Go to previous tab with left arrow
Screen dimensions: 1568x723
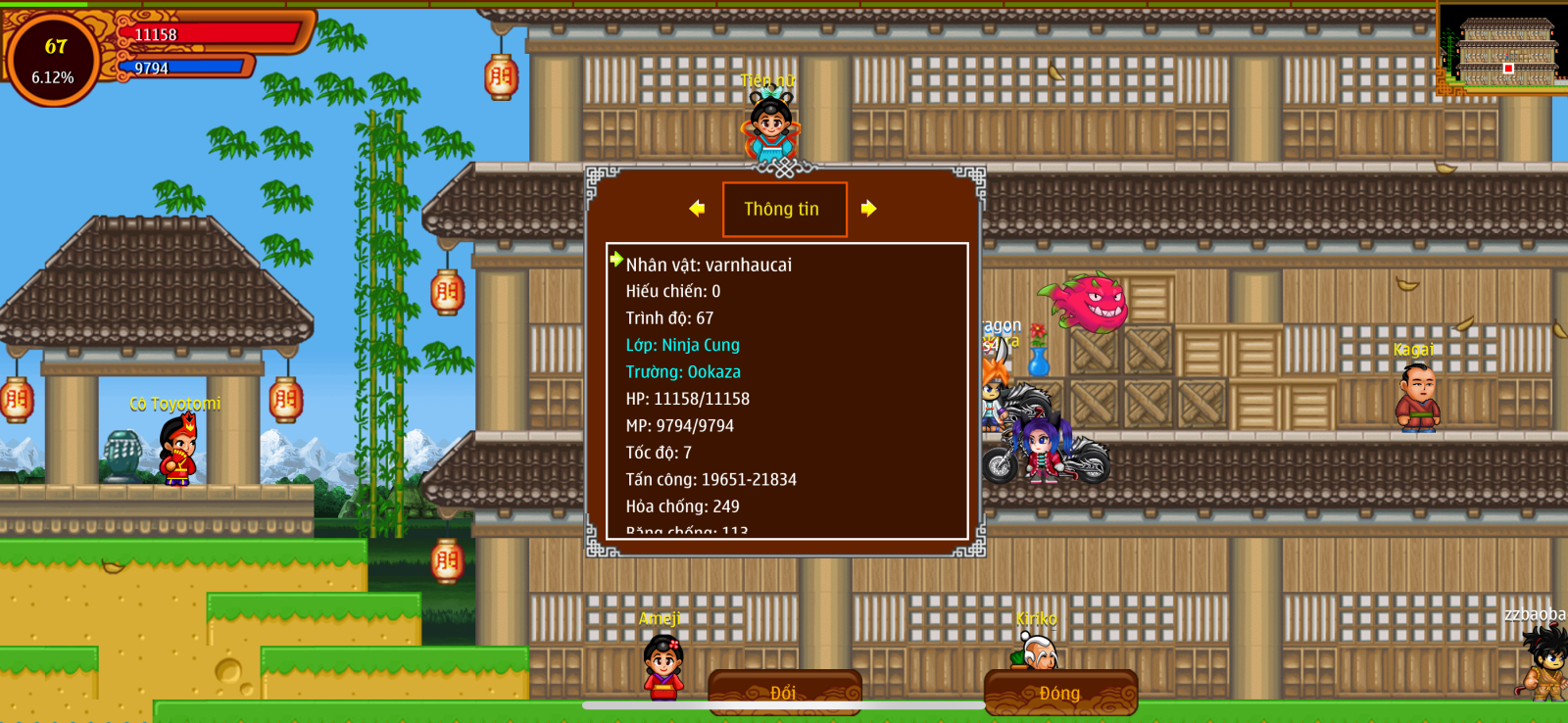click(697, 209)
